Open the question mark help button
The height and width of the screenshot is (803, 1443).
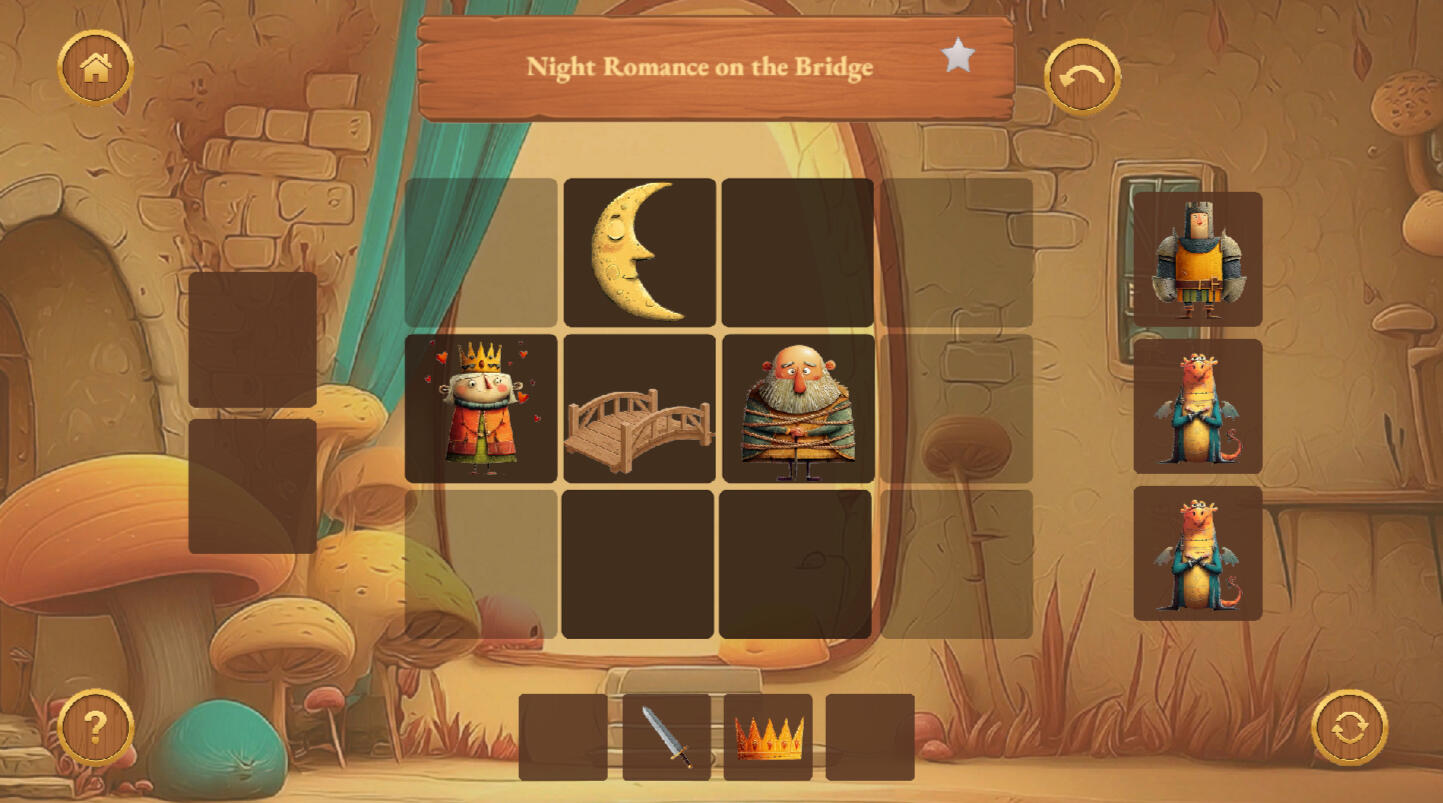tap(96, 727)
